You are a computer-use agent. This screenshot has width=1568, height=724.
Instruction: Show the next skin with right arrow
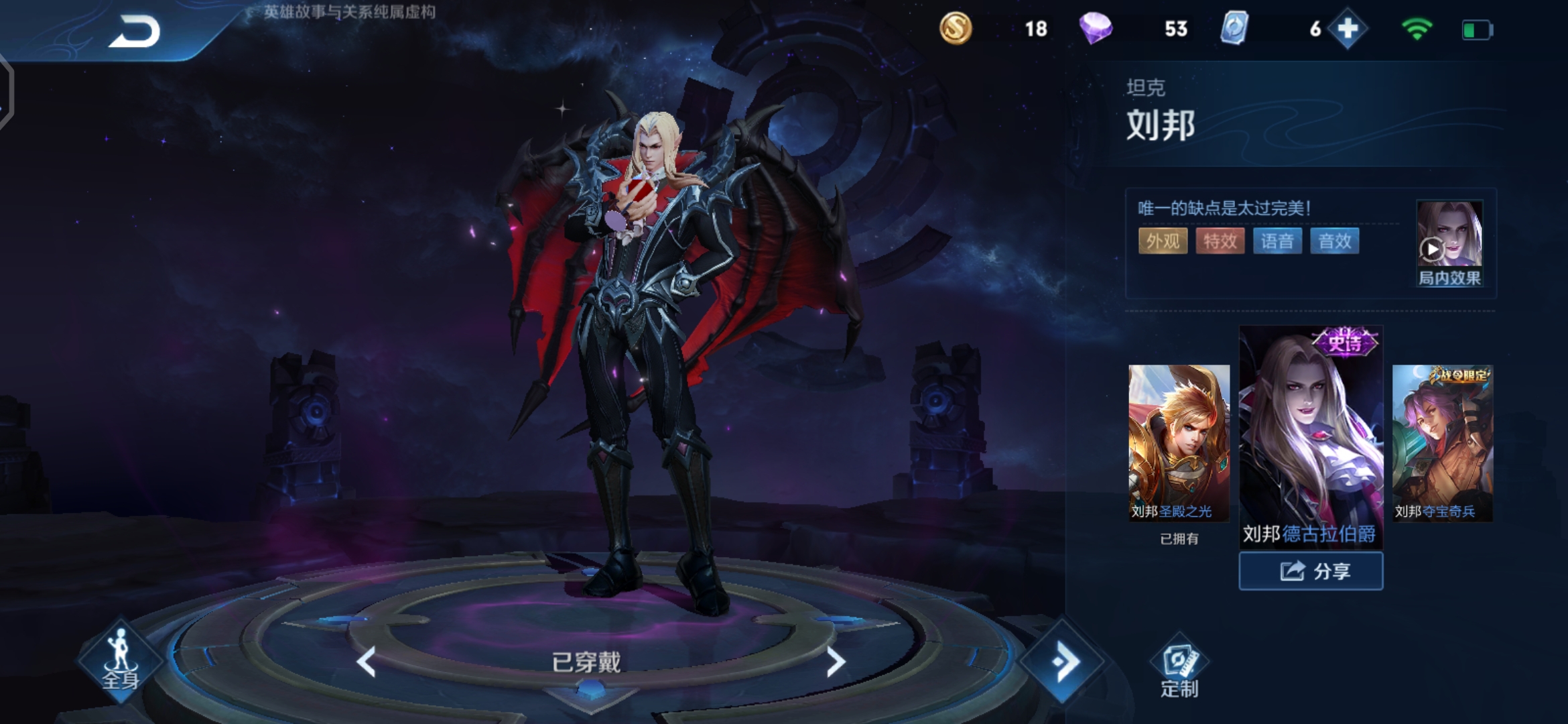835,662
